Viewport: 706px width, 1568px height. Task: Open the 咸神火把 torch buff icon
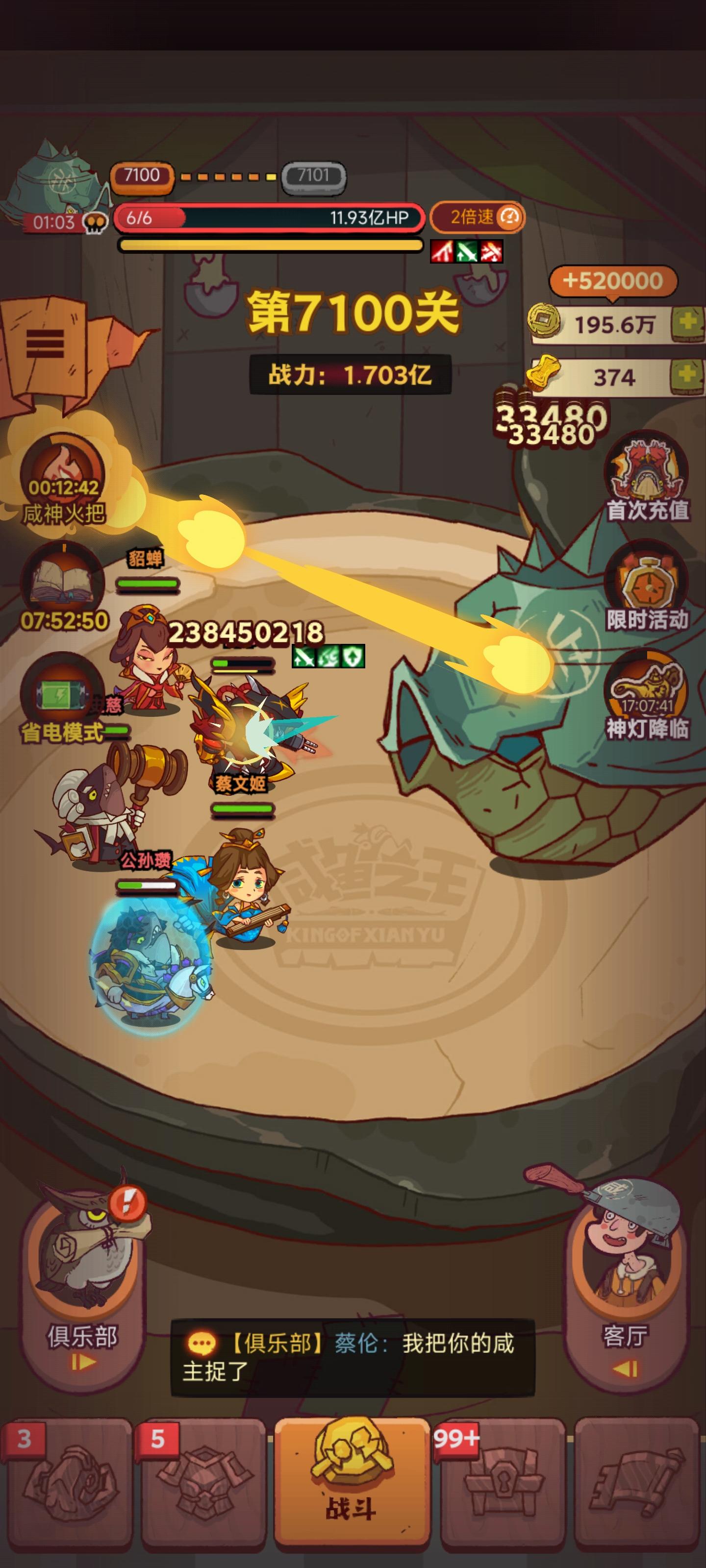tap(64, 472)
